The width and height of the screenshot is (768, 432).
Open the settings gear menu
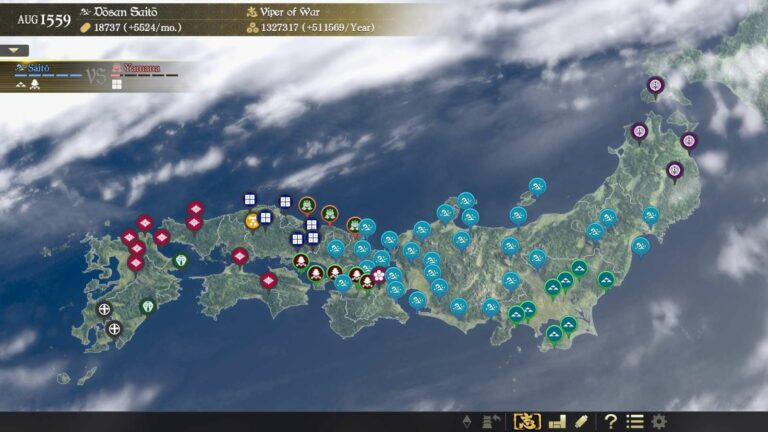(659, 421)
